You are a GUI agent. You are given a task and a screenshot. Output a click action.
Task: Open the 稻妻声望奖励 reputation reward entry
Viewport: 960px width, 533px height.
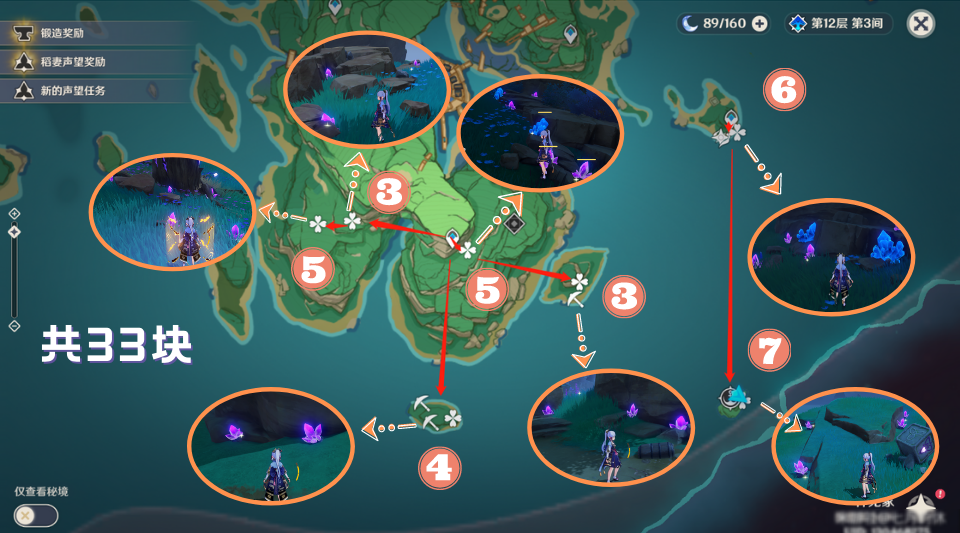pos(72,62)
